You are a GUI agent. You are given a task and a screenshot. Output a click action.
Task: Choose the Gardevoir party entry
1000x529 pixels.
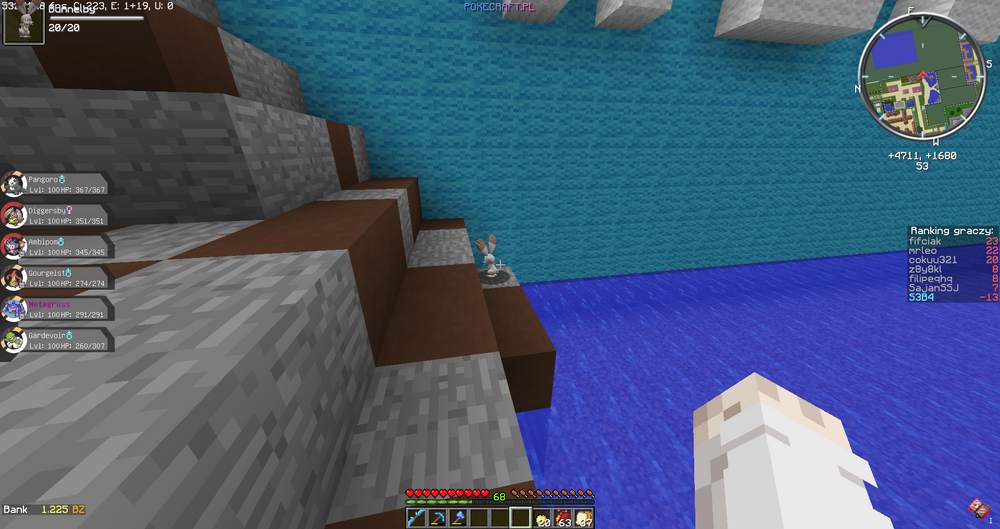[56, 339]
